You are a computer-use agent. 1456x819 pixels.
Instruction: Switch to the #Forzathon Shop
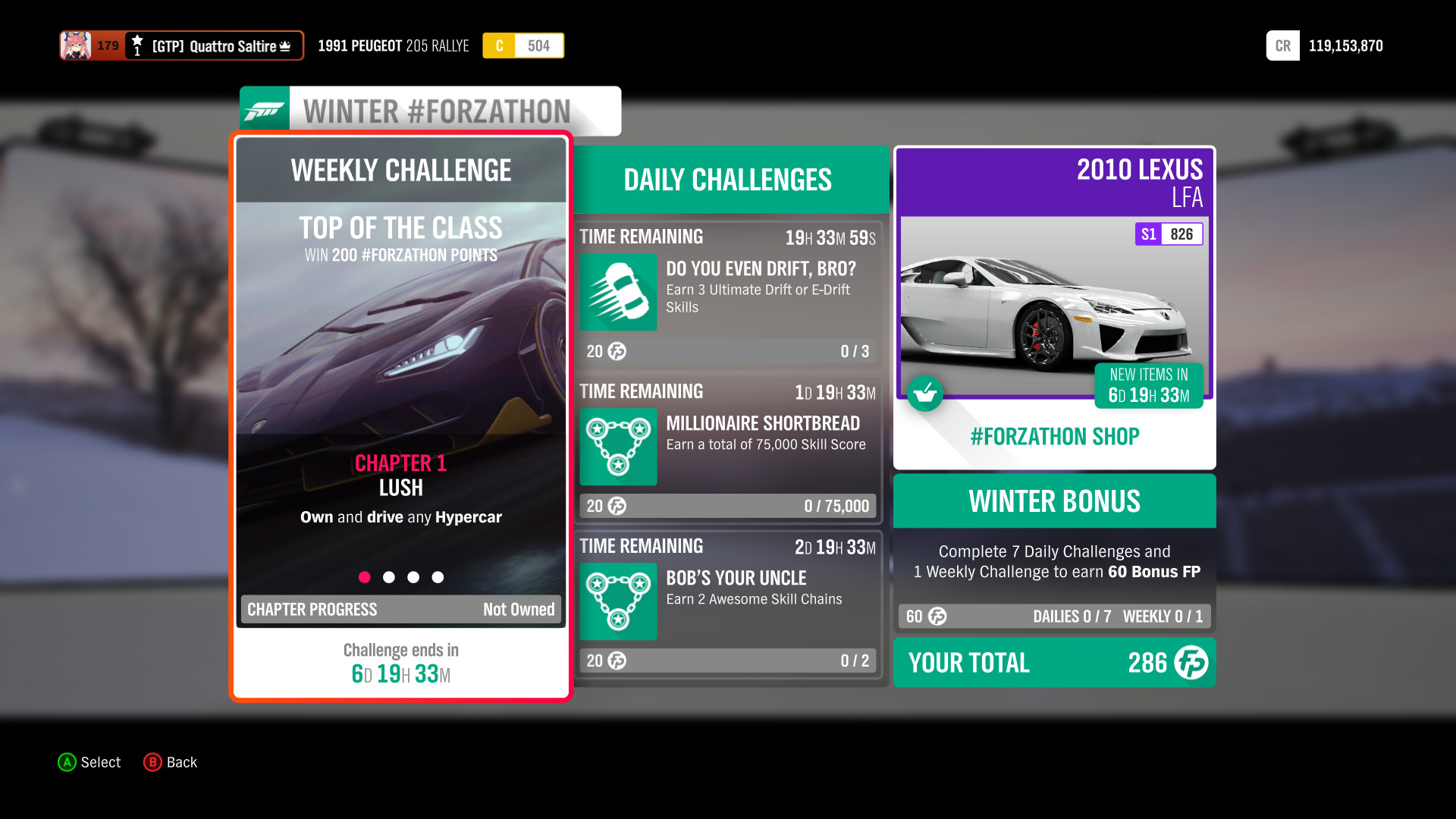pyautogui.click(x=1053, y=436)
